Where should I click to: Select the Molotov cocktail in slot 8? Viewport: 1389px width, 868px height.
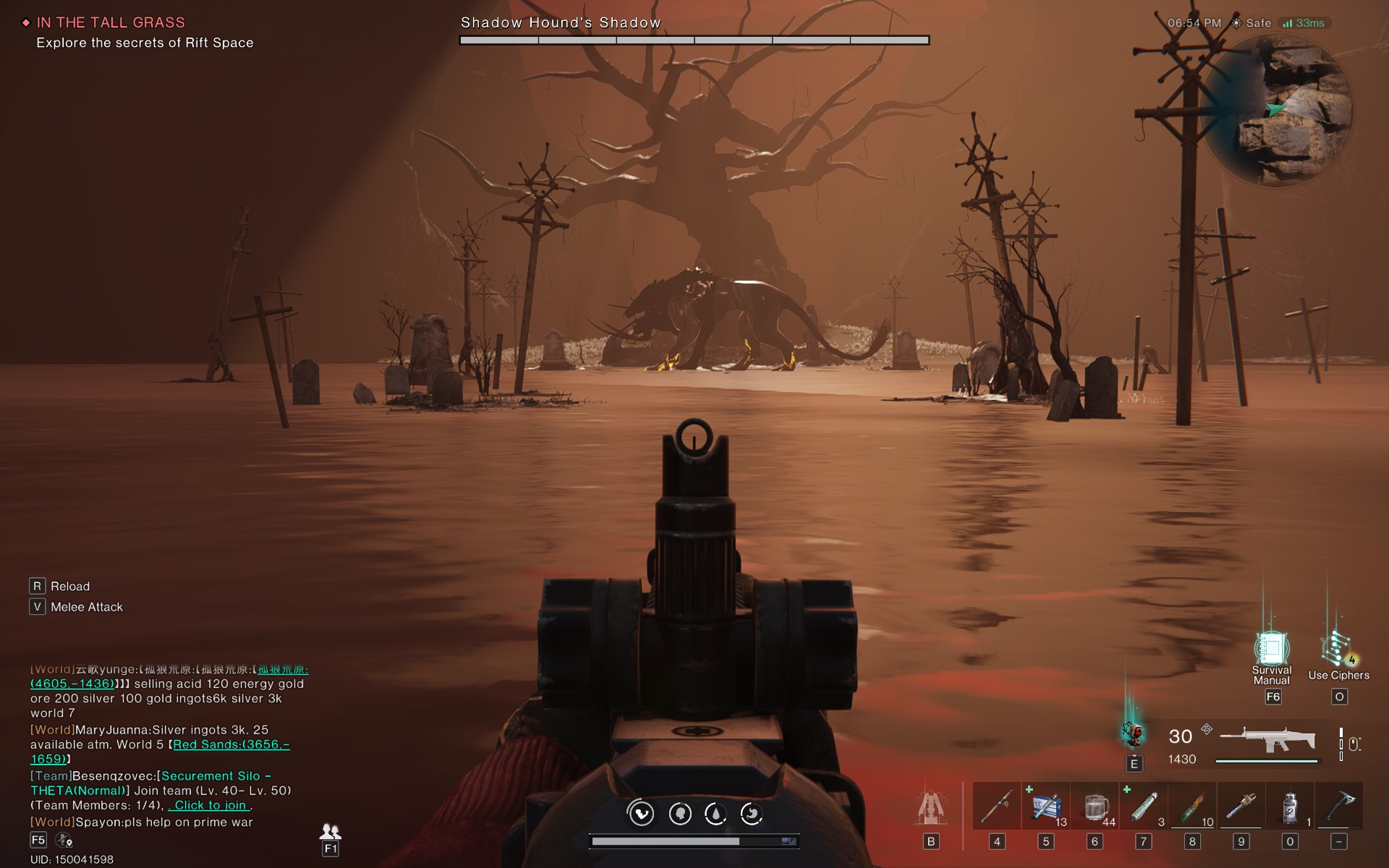click(1193, 805)
